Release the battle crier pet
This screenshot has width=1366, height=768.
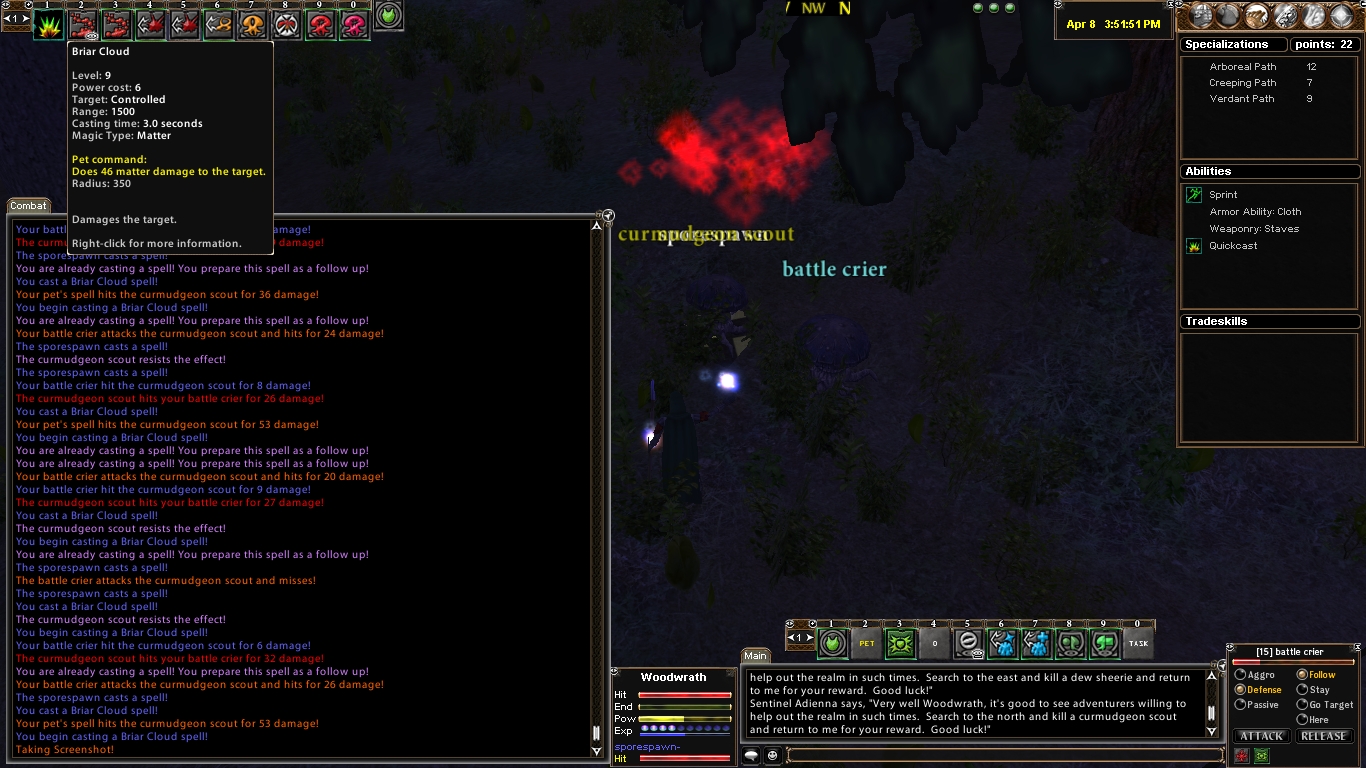(x=1323, y=737)
